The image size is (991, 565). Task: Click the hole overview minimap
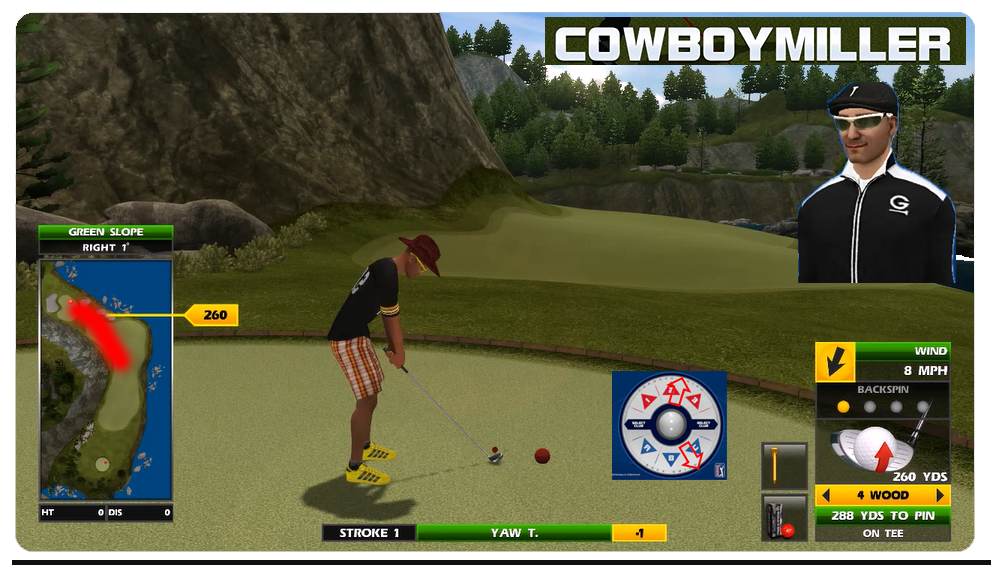click(x=105, y=379)
